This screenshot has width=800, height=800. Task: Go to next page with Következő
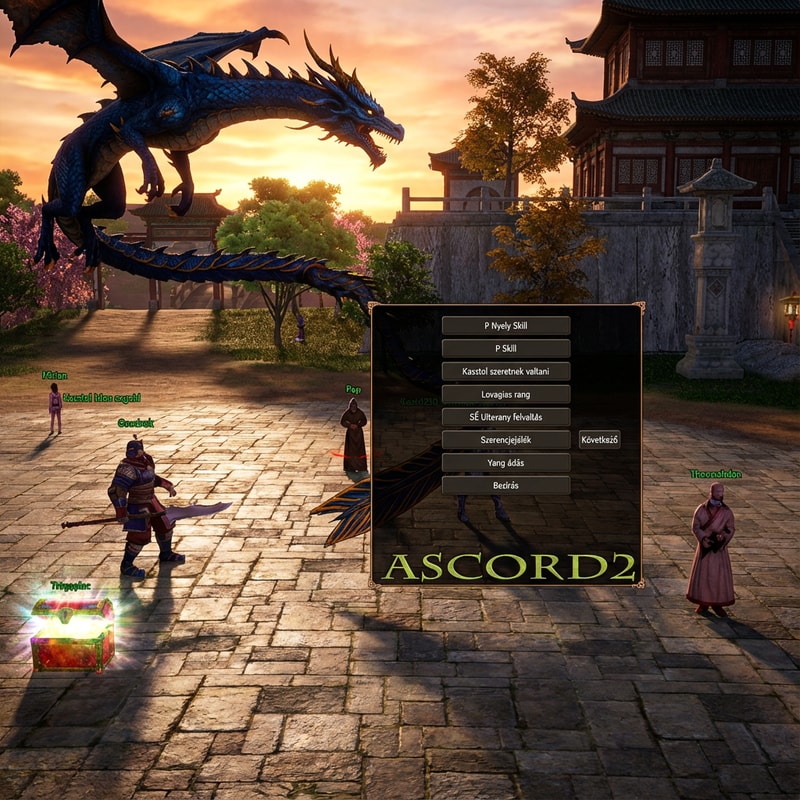click(599, 440)
